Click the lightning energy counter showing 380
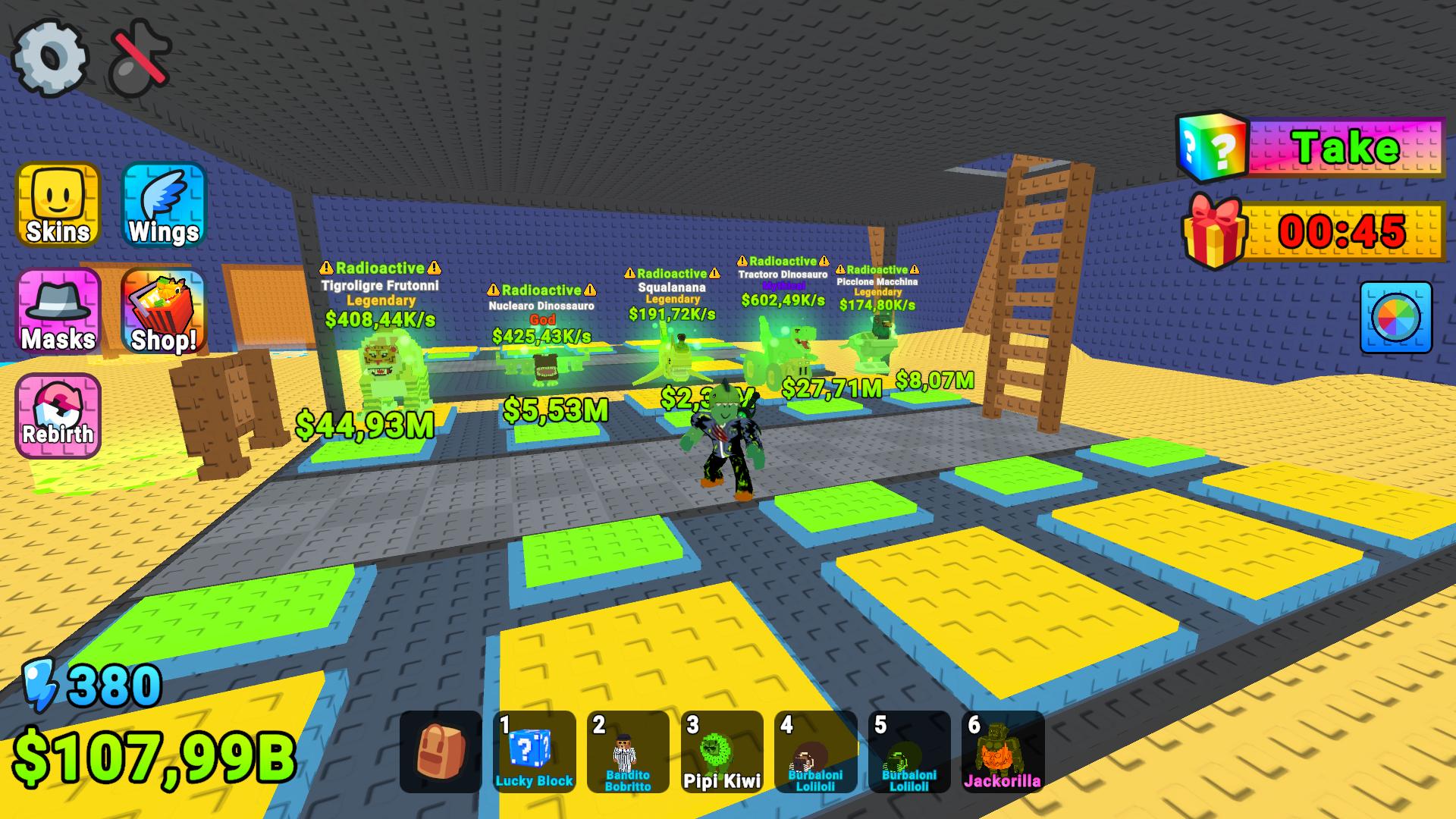Image resolution: width=1456 pixels, height=819 pixels. point(99,686)
